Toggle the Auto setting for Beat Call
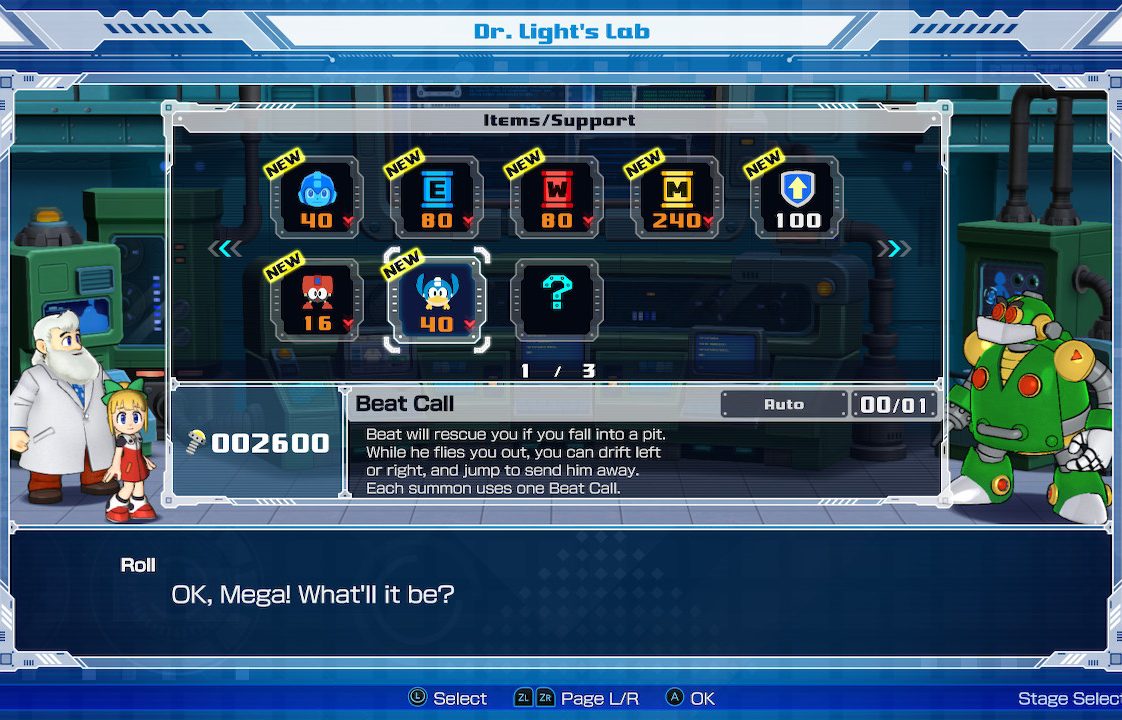Viewport: 1122px width, 720px height. click(x=783, y=404)
